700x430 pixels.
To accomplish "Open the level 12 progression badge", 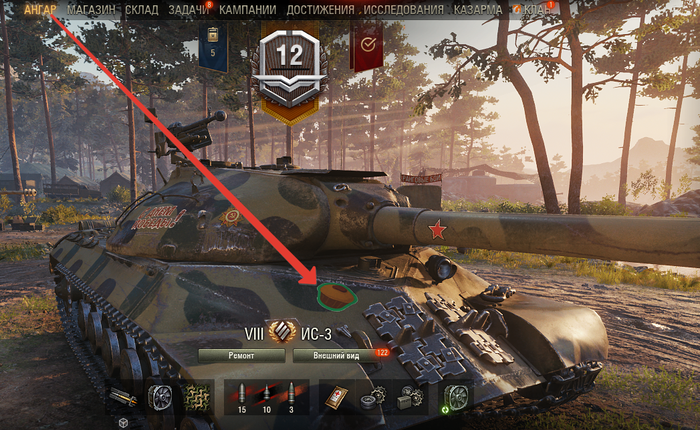I will click(x=289, y=63).
